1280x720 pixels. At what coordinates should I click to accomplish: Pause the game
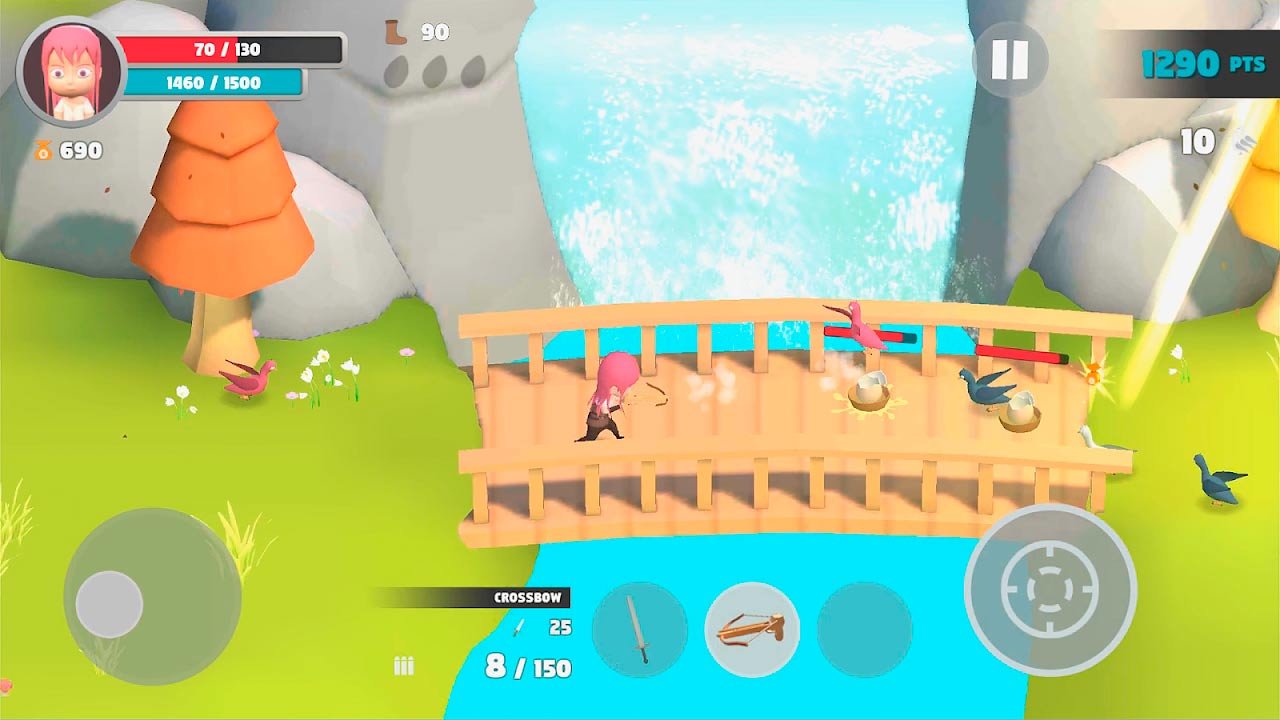pos(1009,60)
